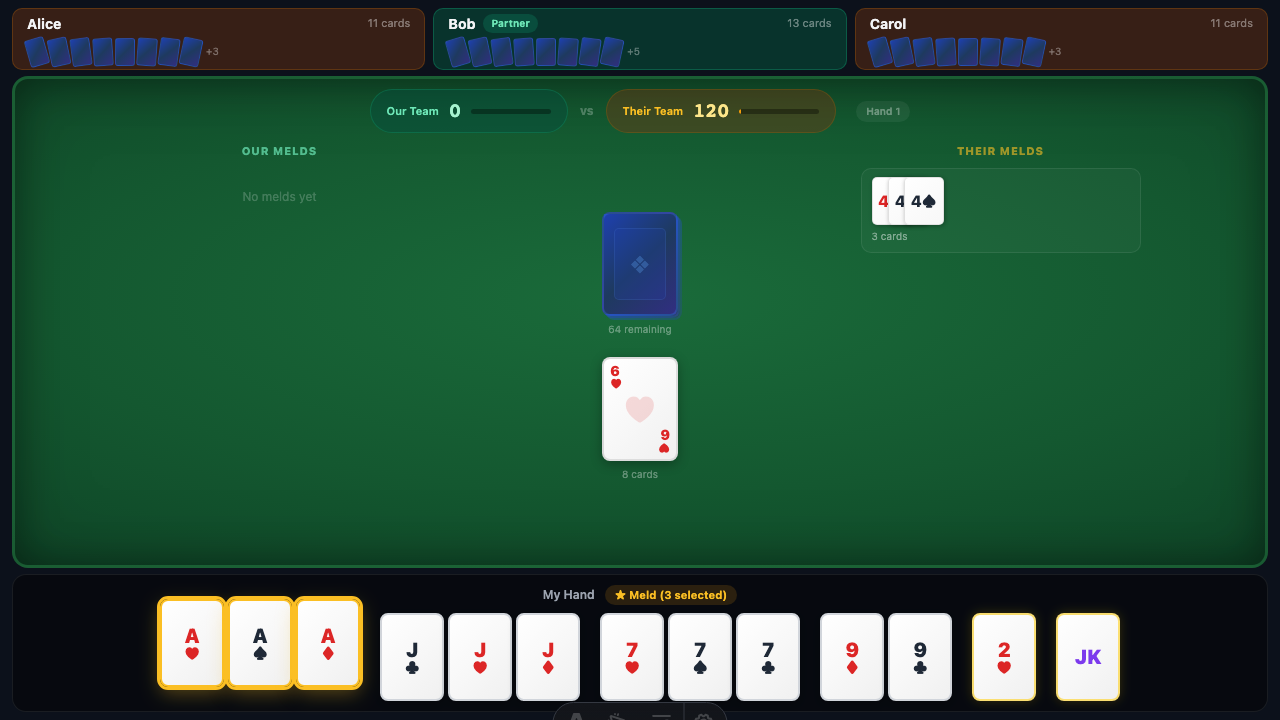This screenshot has width=1280, height=720.
Task: Click the "A" sort icon in bottom toolbar
Action: [x=575, y=716]
